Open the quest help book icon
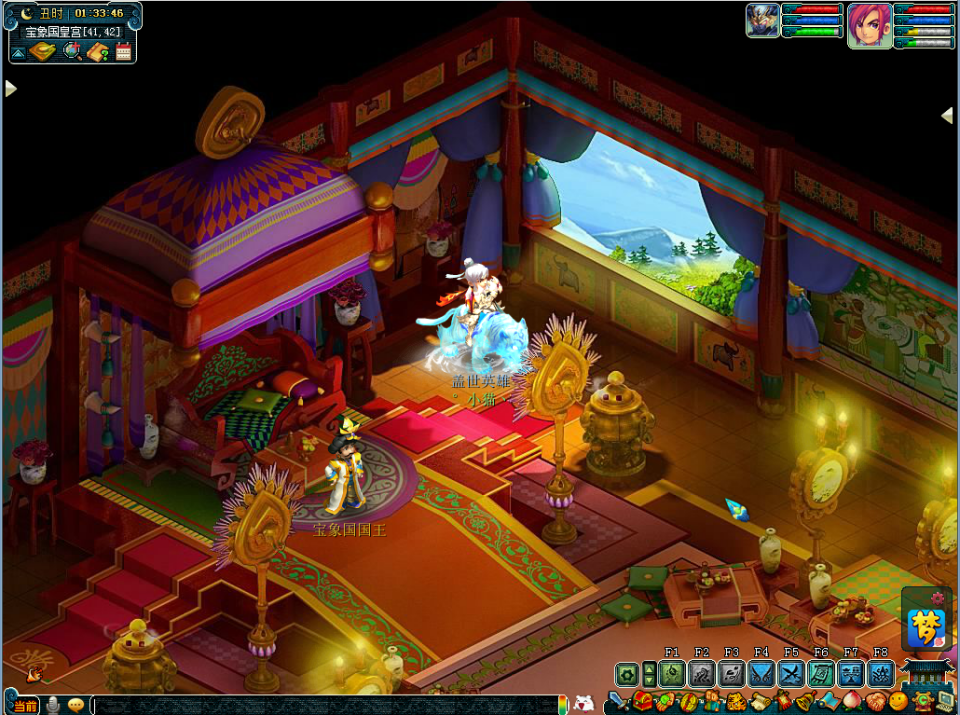960x715 pixels. (98, 51)
